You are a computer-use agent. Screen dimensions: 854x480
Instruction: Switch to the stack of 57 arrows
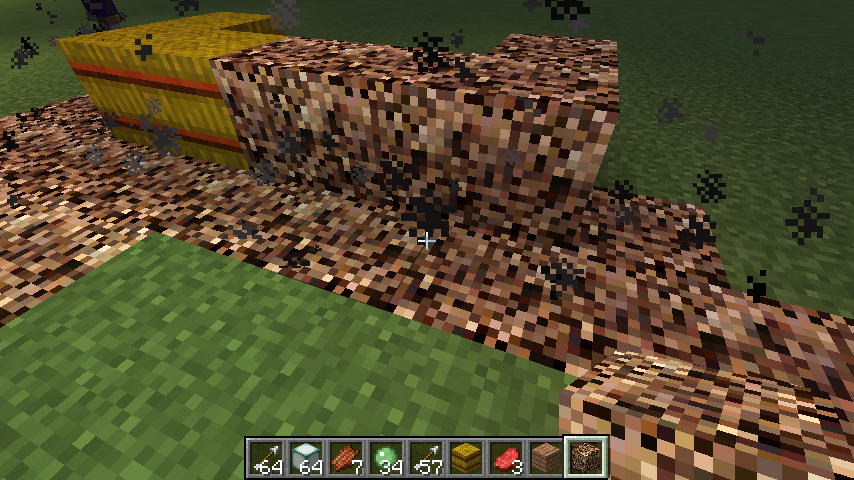427,458
